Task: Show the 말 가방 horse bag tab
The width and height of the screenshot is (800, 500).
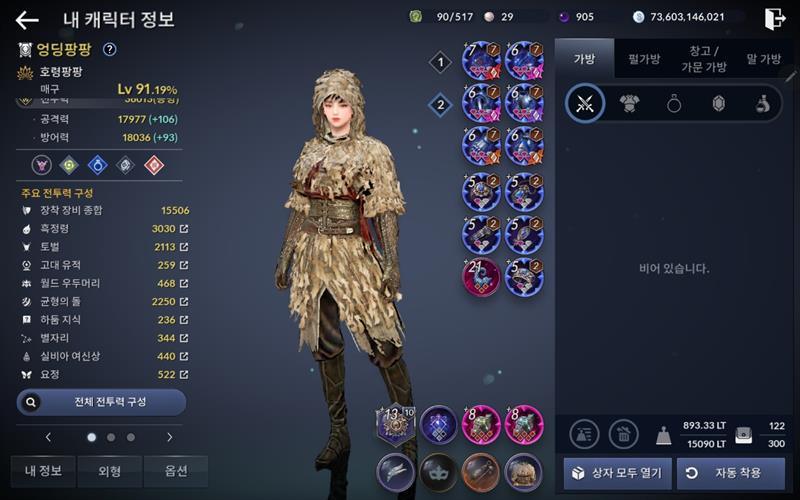Action: pos(763,59)
